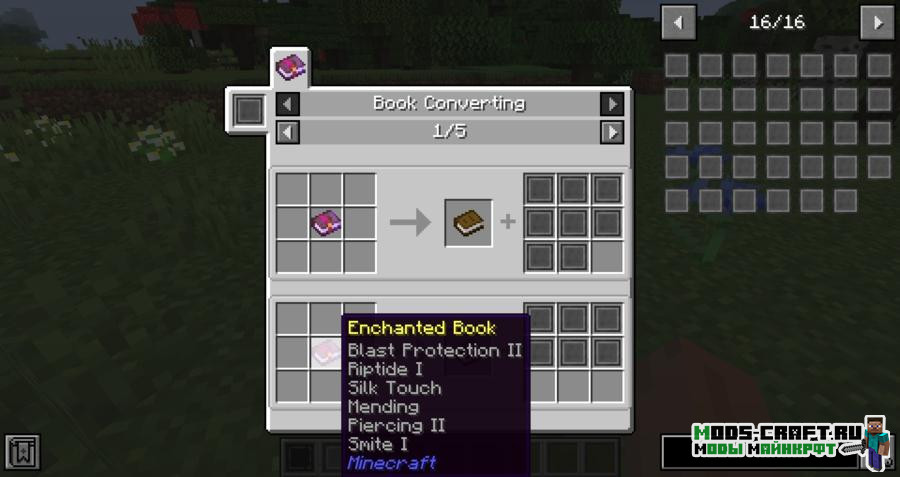Open the bookmark icon button
The width and height of the screenshot is (900, 477).
click(22, 451)
